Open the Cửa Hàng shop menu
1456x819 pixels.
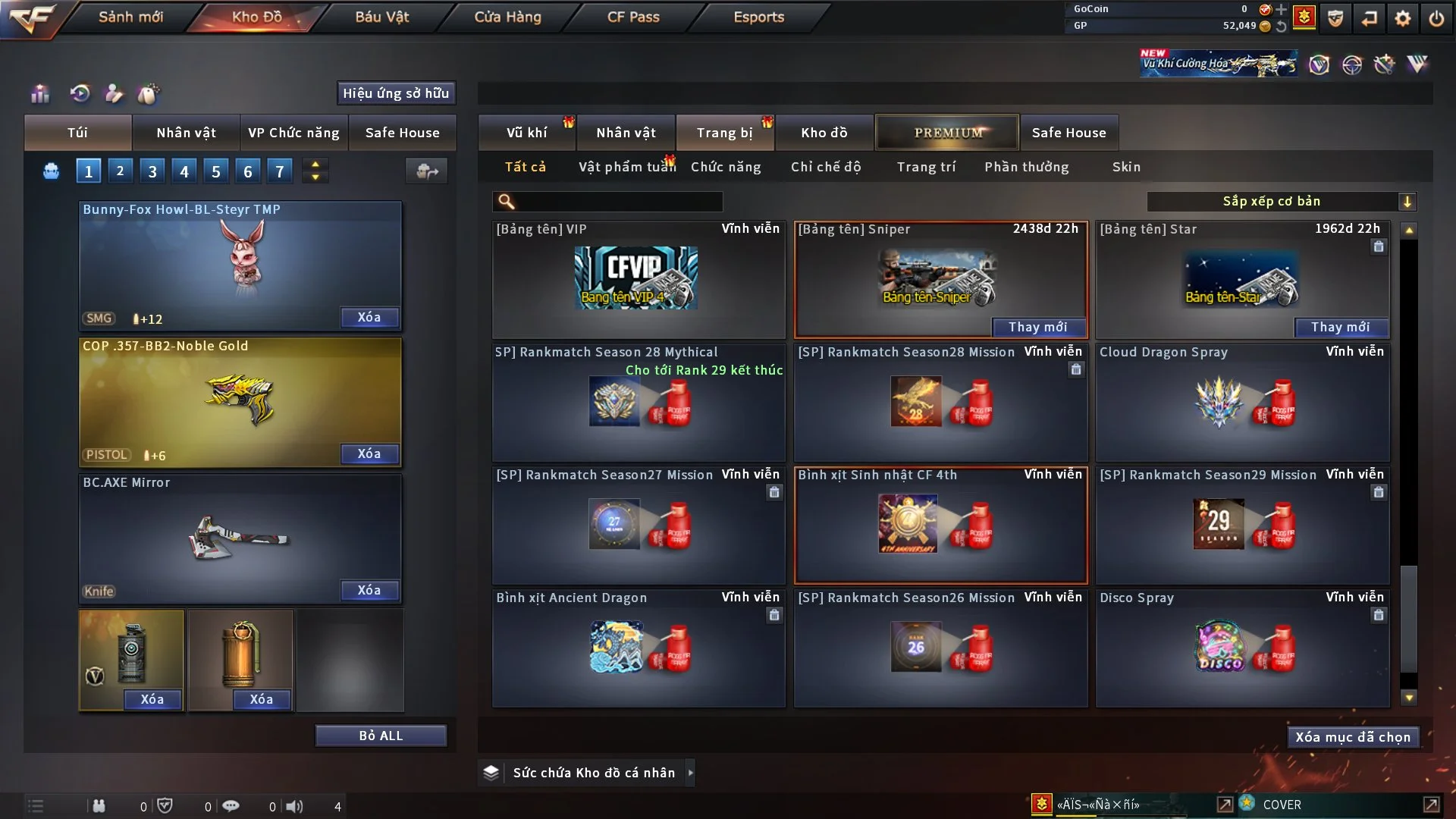coord(507,17)
